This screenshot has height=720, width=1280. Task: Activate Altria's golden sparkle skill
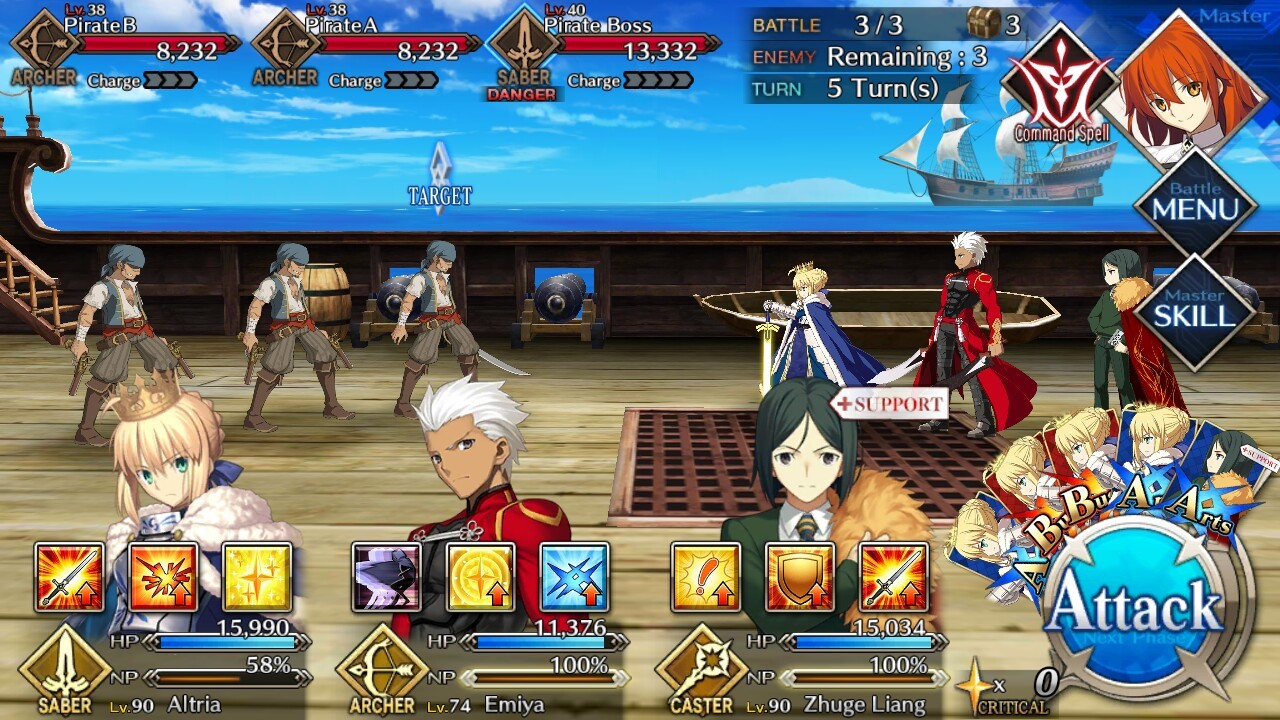coord(257,577)
